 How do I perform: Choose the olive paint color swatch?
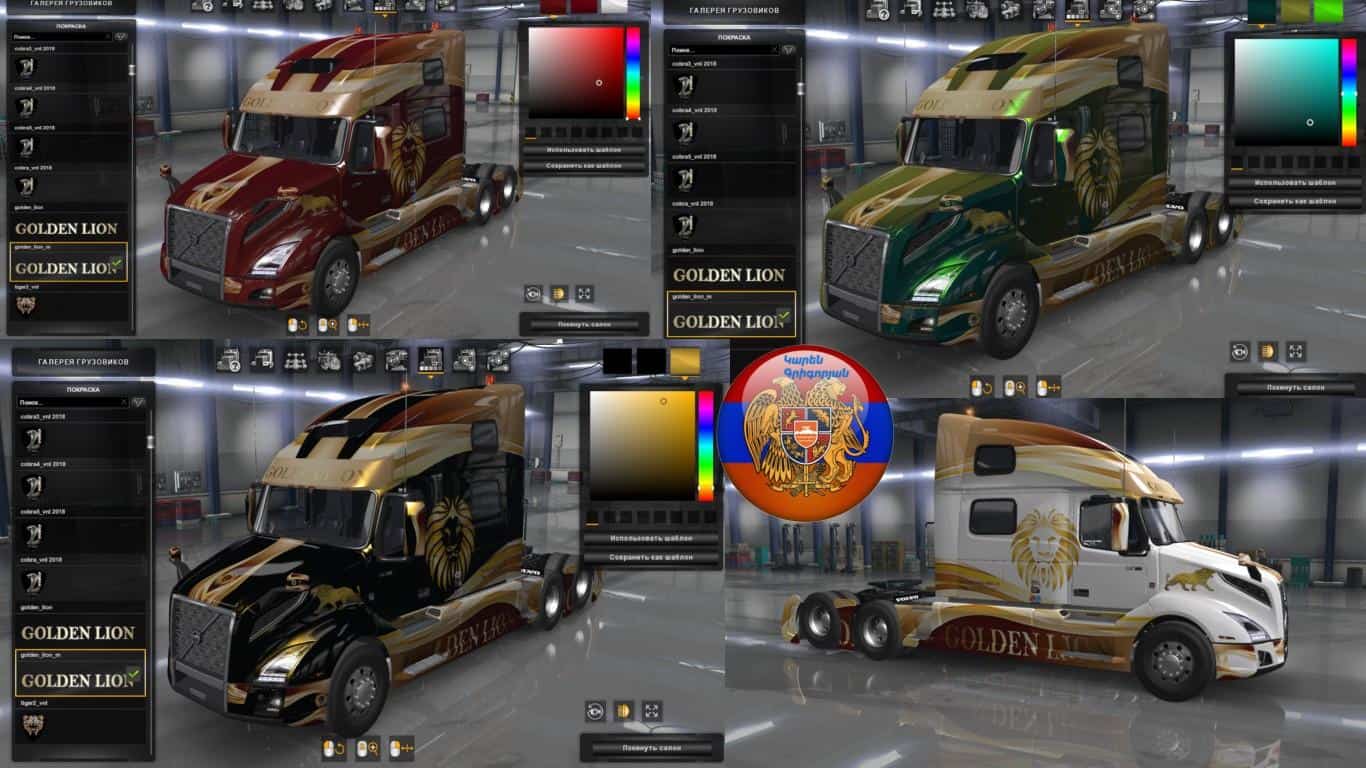(x=1294, y=10)
